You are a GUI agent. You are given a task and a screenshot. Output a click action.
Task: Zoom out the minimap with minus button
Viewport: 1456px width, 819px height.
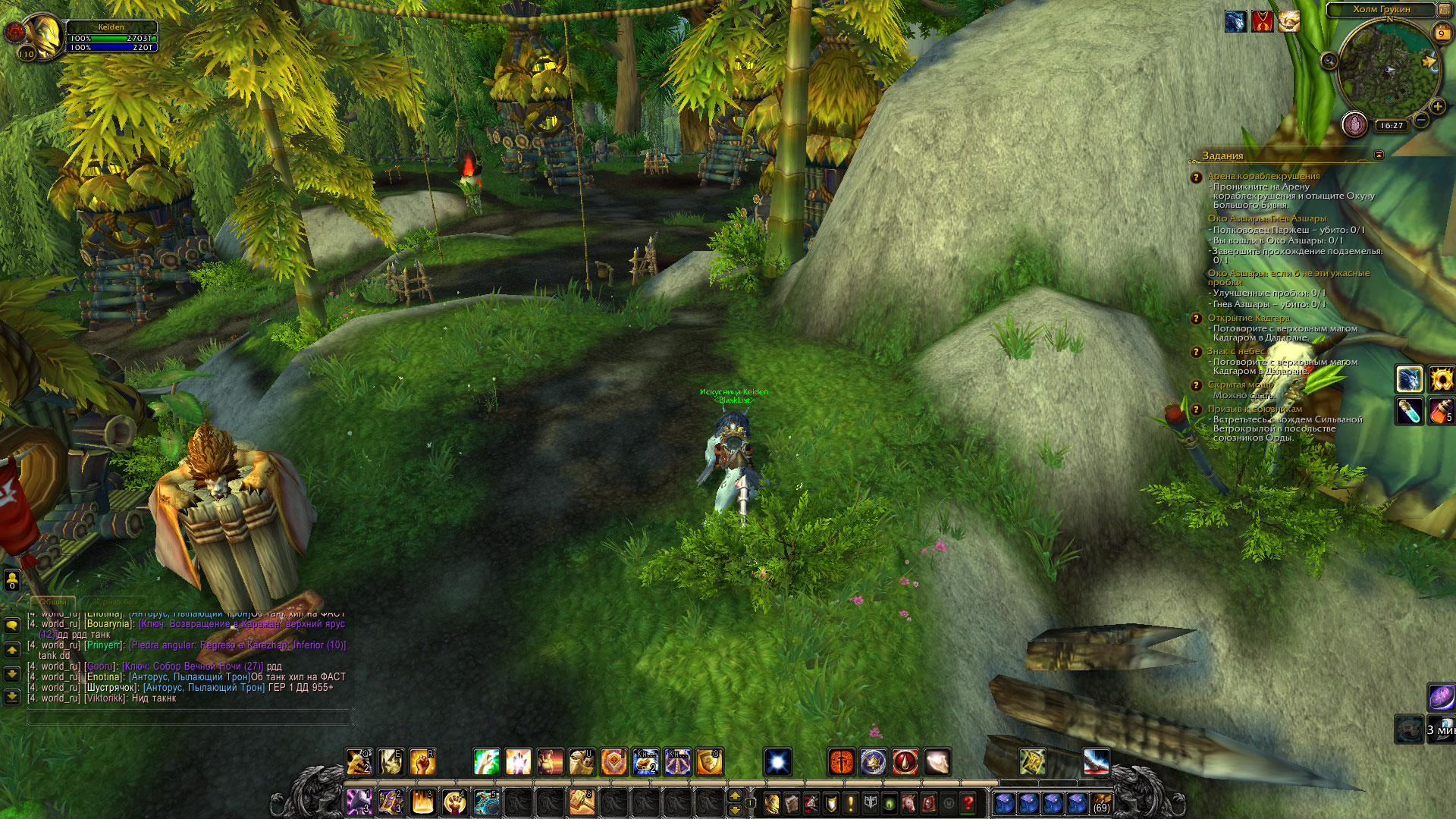click(x=1421, y=120)
